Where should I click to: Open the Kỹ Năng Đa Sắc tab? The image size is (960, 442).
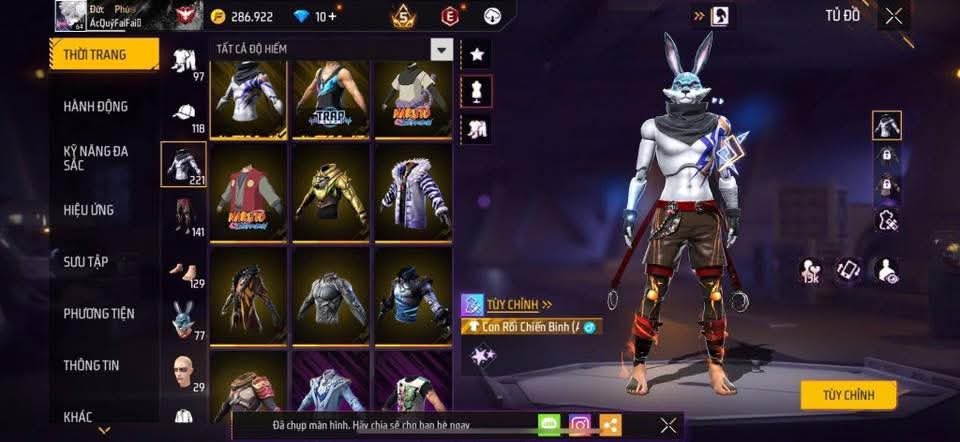tap(95, 158)
